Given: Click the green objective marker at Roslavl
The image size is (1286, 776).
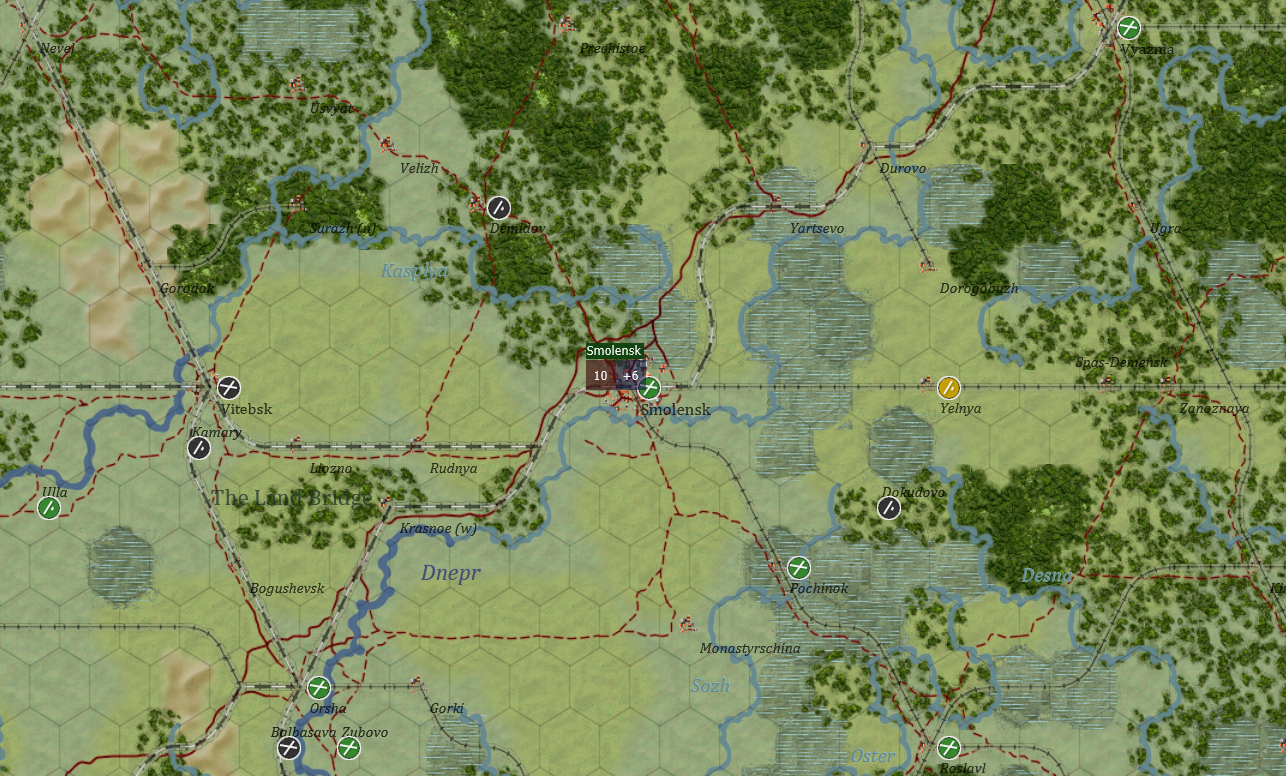Looking at the screenshot, I should pyautogui.click(x=947, y=748).
